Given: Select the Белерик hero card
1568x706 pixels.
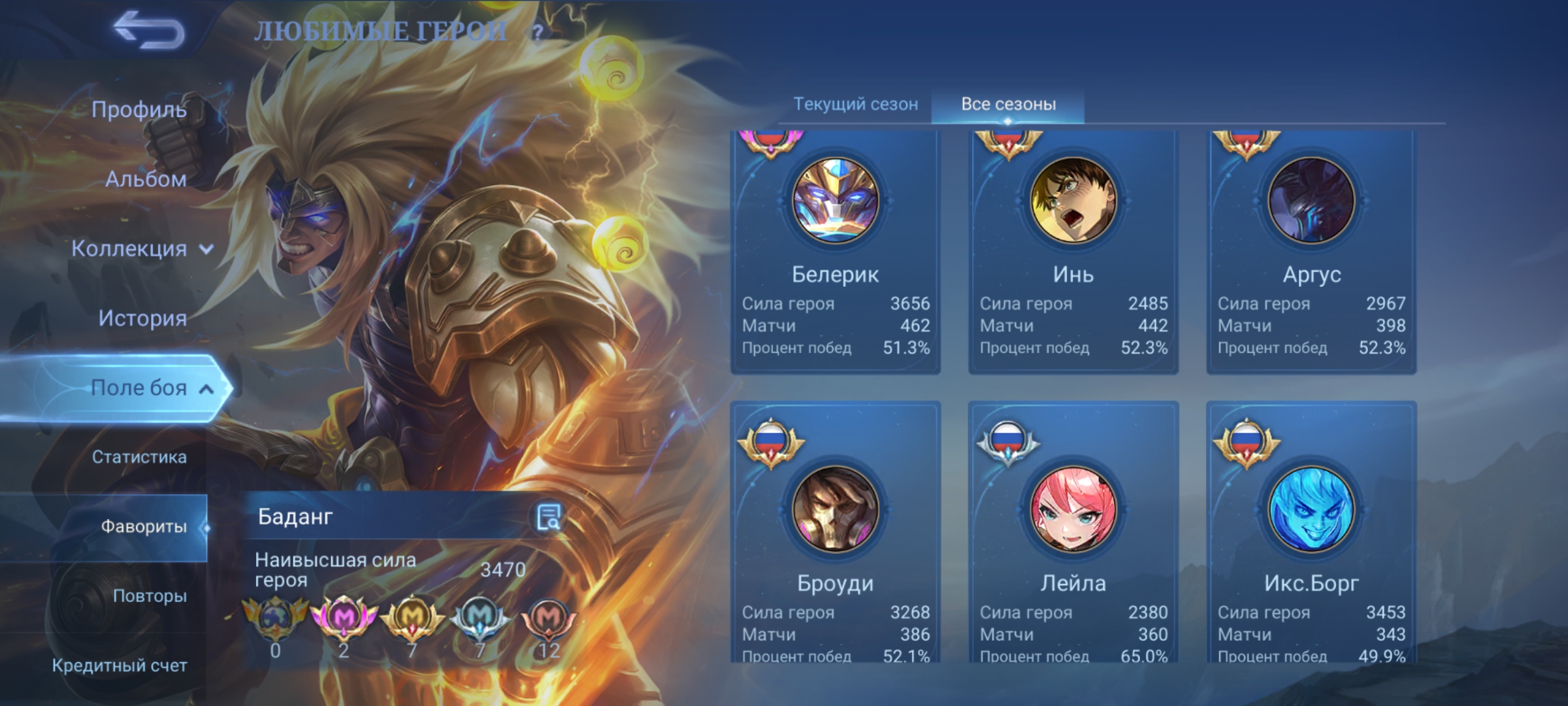Looking at the screenshot, I should (x=835, y=252).
